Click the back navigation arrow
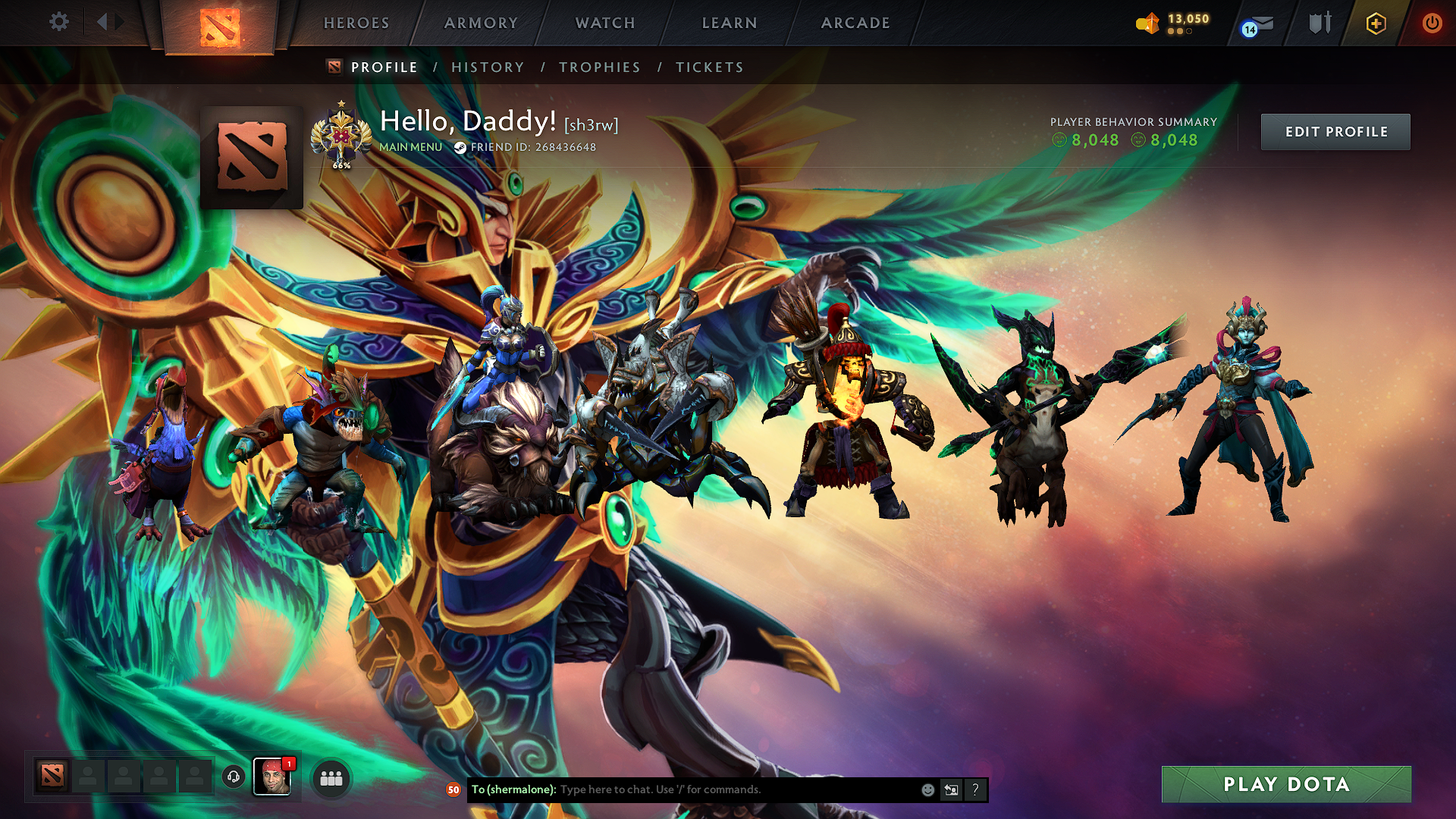1456x819 pixels. point(102,22)
